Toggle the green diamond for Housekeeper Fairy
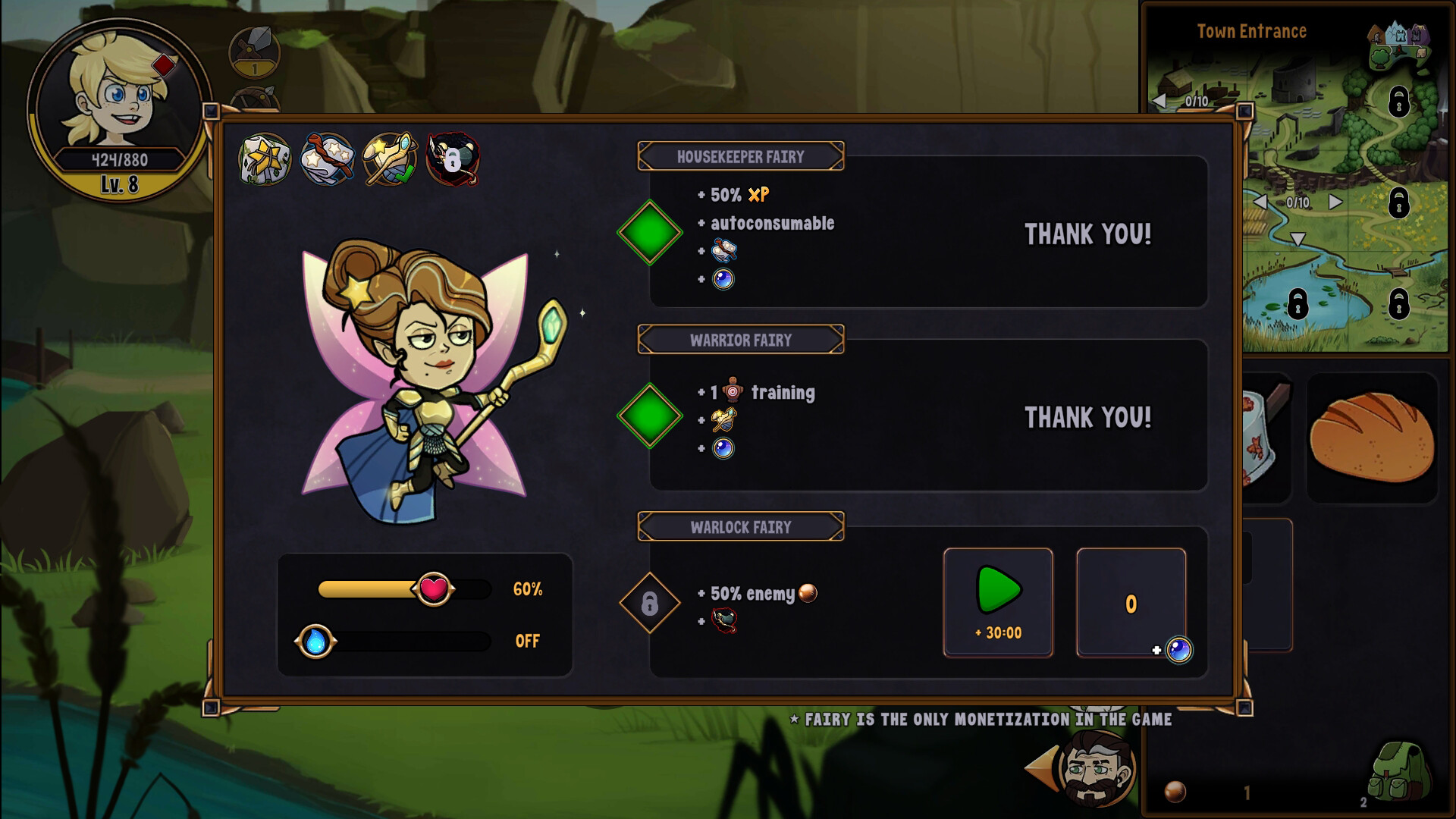Viewport: 1456px width, 819px height. (x=648, y=232)
